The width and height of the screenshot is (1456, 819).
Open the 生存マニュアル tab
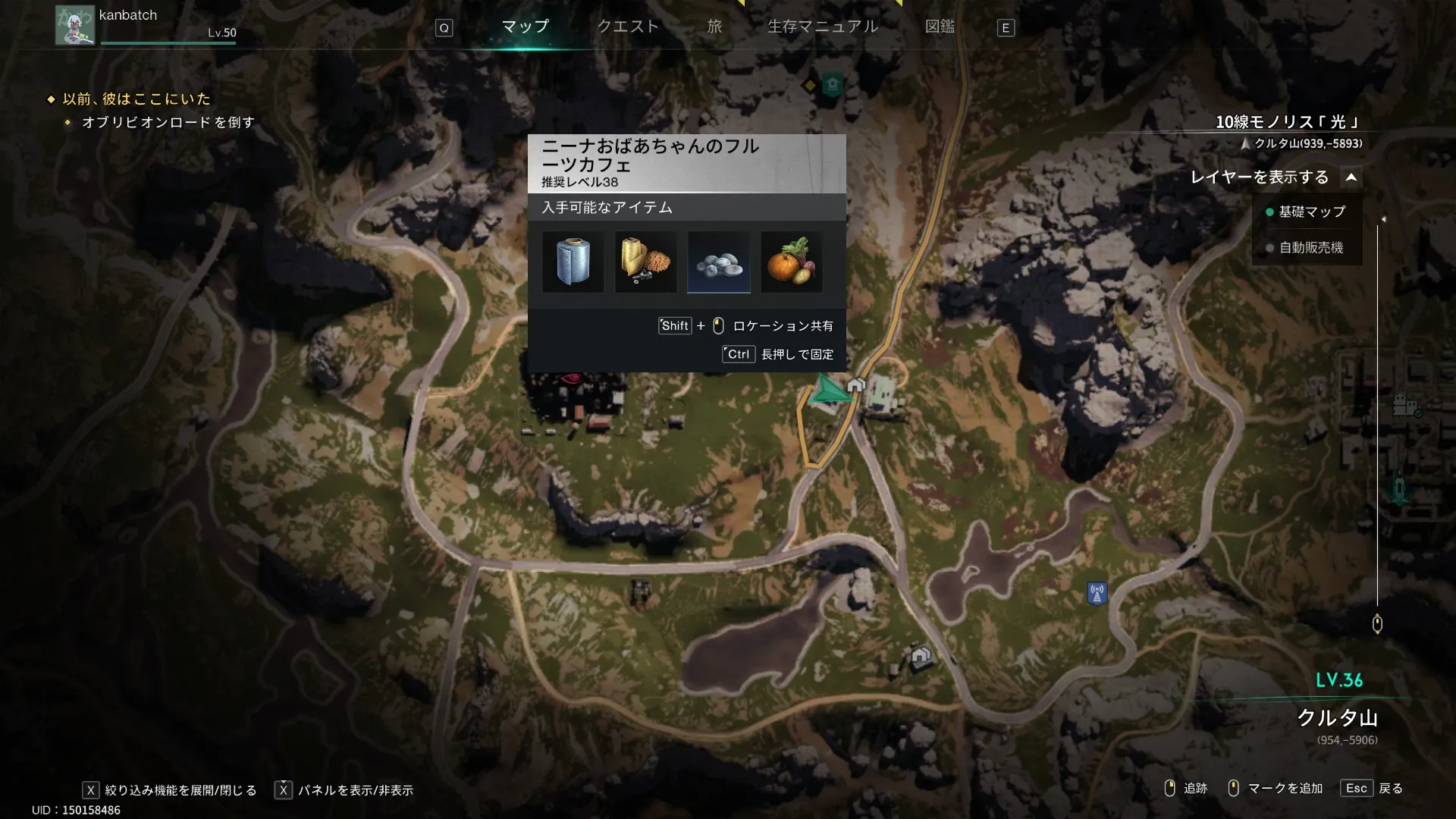tap(823, 27)
